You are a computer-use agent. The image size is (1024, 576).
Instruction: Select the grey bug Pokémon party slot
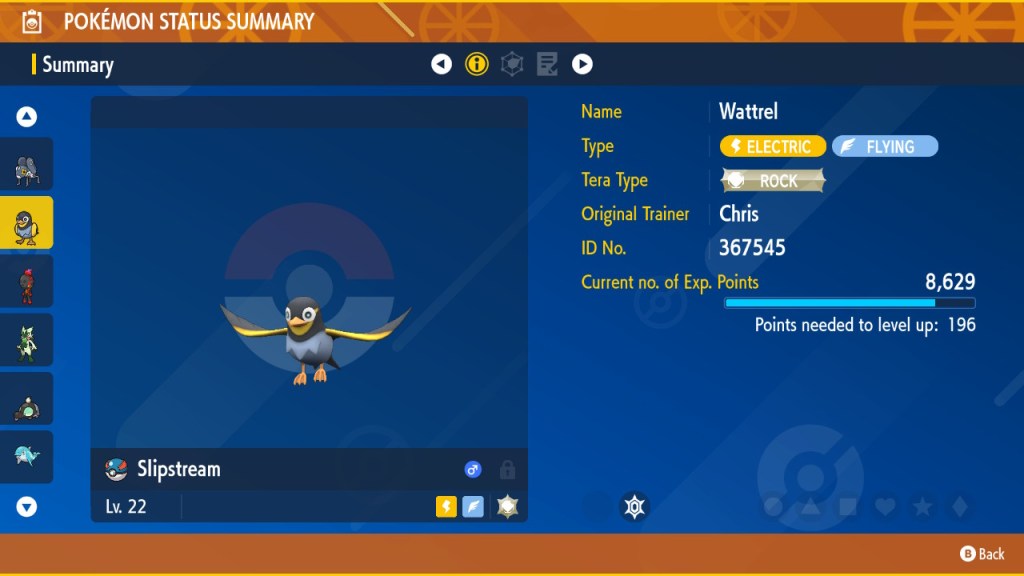[27, 165]
